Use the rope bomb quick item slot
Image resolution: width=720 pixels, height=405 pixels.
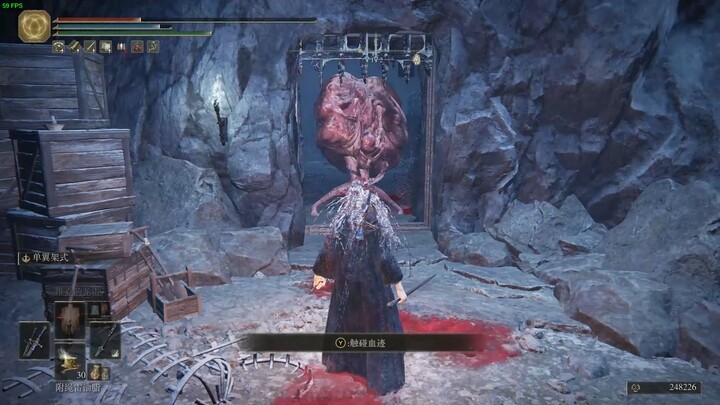[x=69, y=363]
